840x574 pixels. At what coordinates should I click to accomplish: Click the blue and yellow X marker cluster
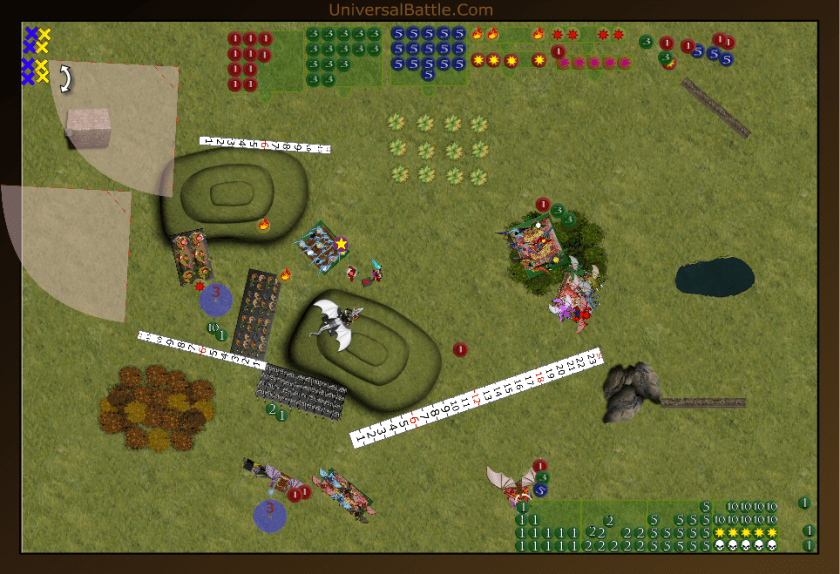pyautogui.click(x=36, y=56)
